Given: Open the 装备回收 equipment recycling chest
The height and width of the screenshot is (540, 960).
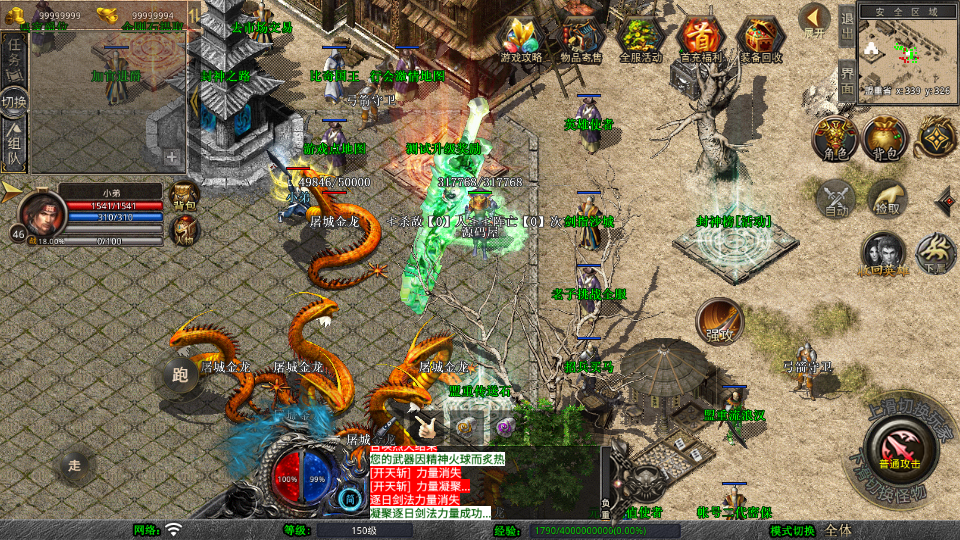Looking at the screenshot, I should point(760,40).
